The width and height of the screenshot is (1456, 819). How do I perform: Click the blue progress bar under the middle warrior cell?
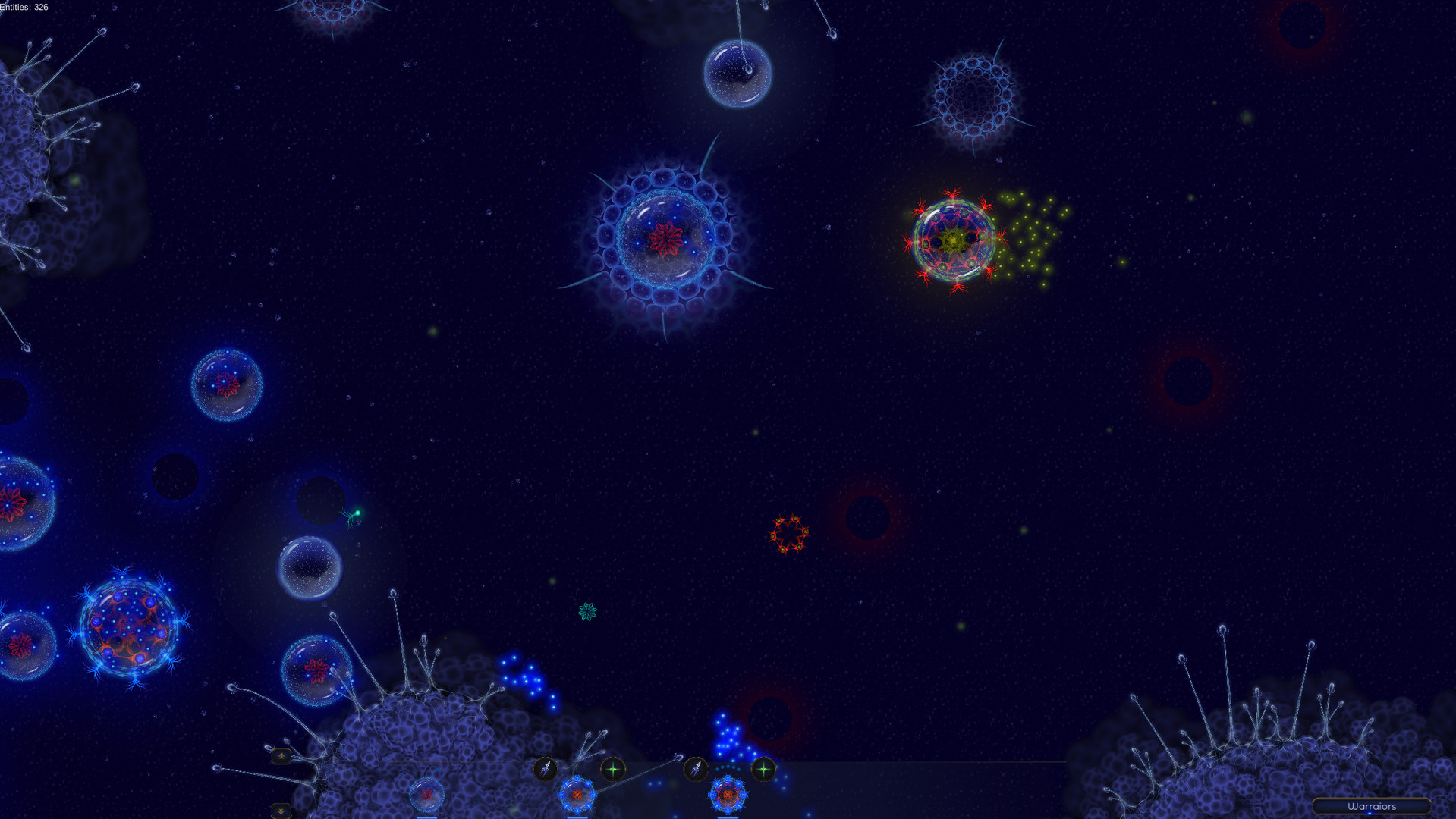pos(577,817)
